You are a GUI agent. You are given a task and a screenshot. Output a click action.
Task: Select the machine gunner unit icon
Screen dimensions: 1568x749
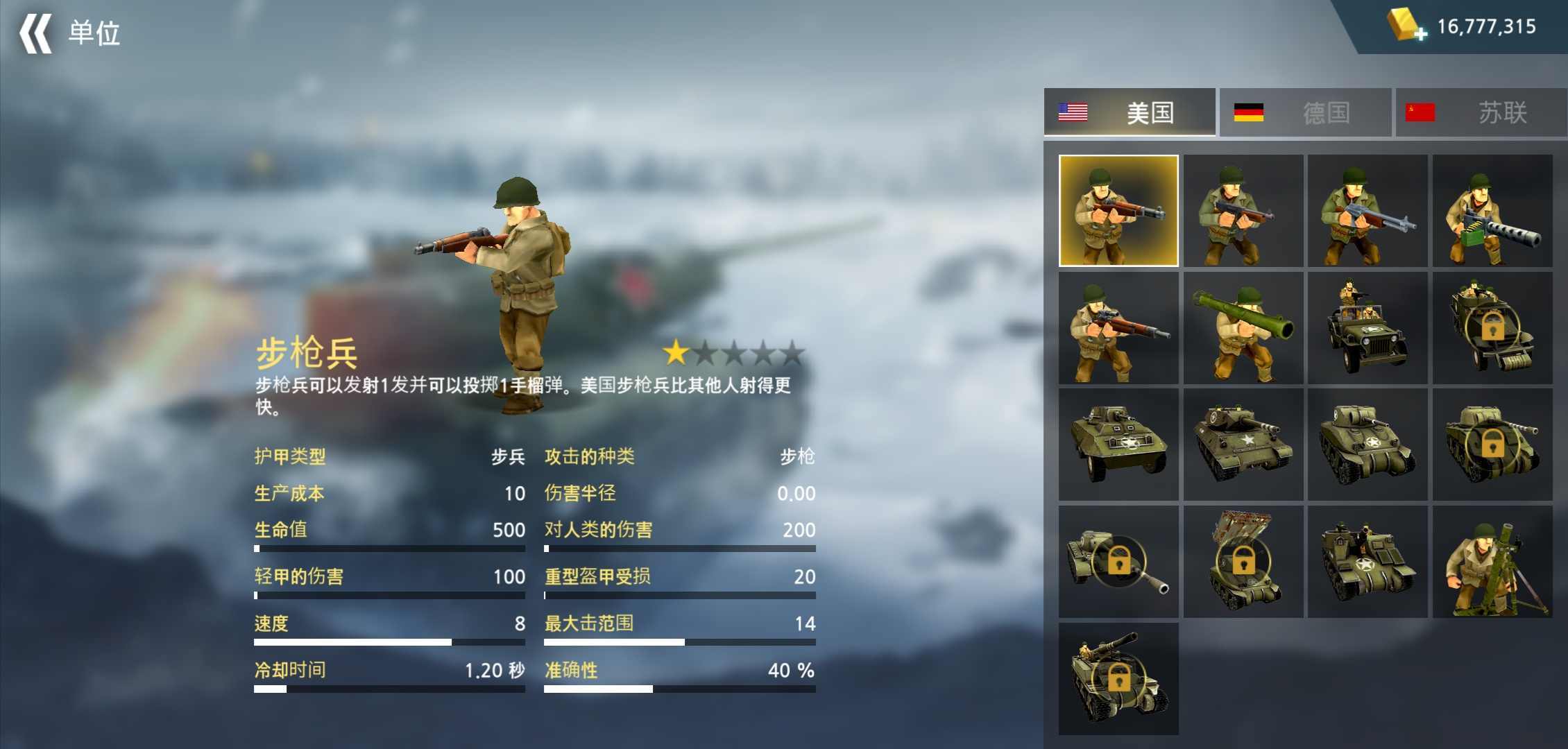[1492, 212]
